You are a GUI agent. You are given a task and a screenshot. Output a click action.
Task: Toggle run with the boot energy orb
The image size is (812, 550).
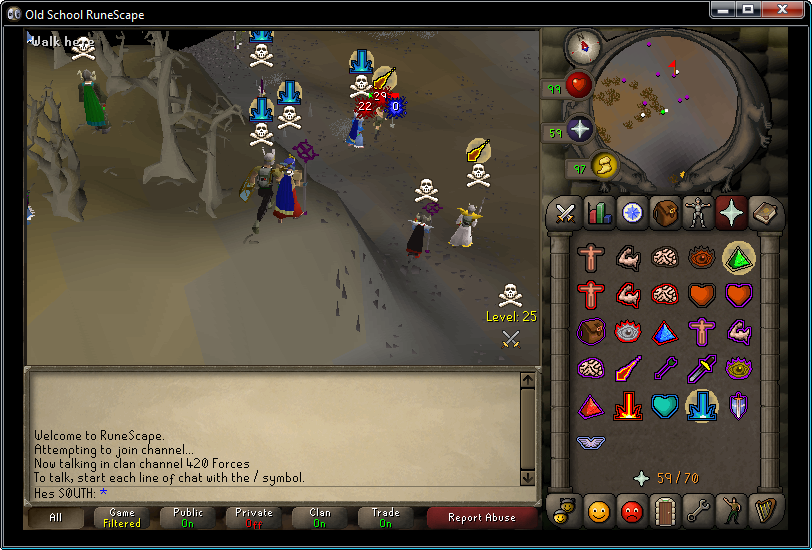point(604,164)
